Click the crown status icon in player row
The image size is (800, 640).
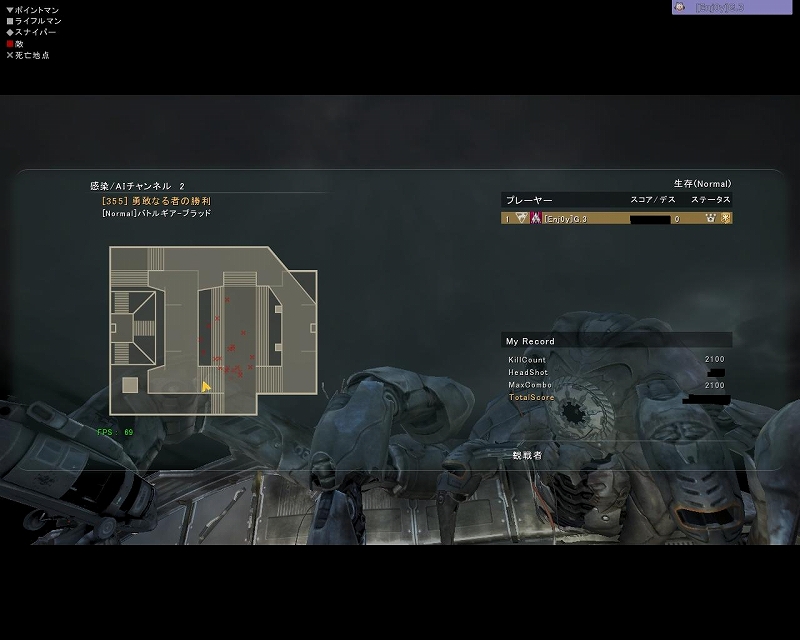point(711,218)
